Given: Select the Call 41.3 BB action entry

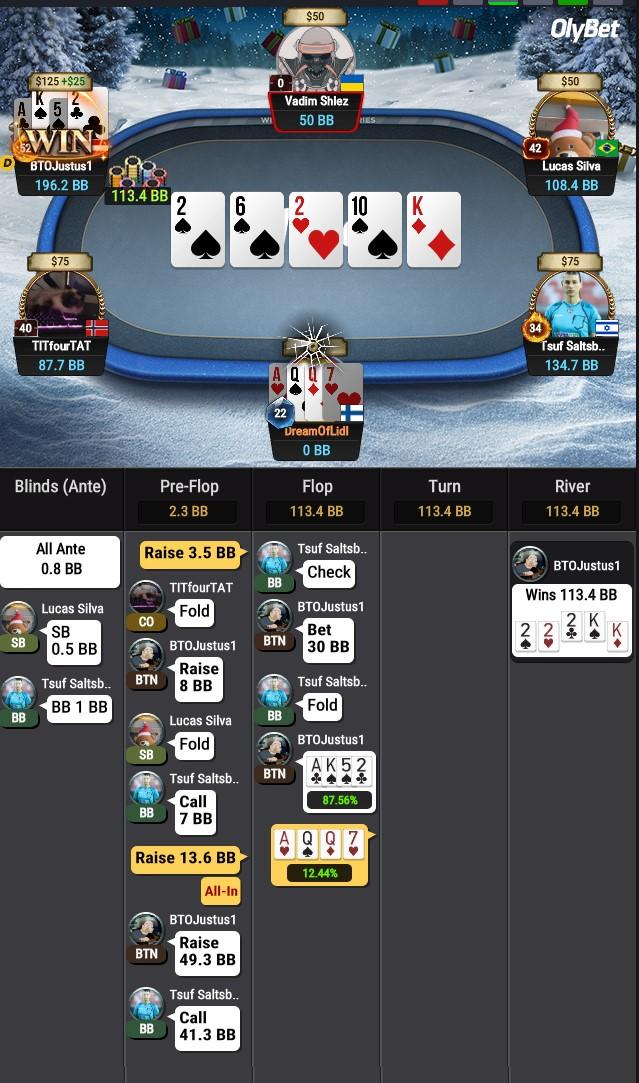Looking at the screenshot, I should point(207,1026).
